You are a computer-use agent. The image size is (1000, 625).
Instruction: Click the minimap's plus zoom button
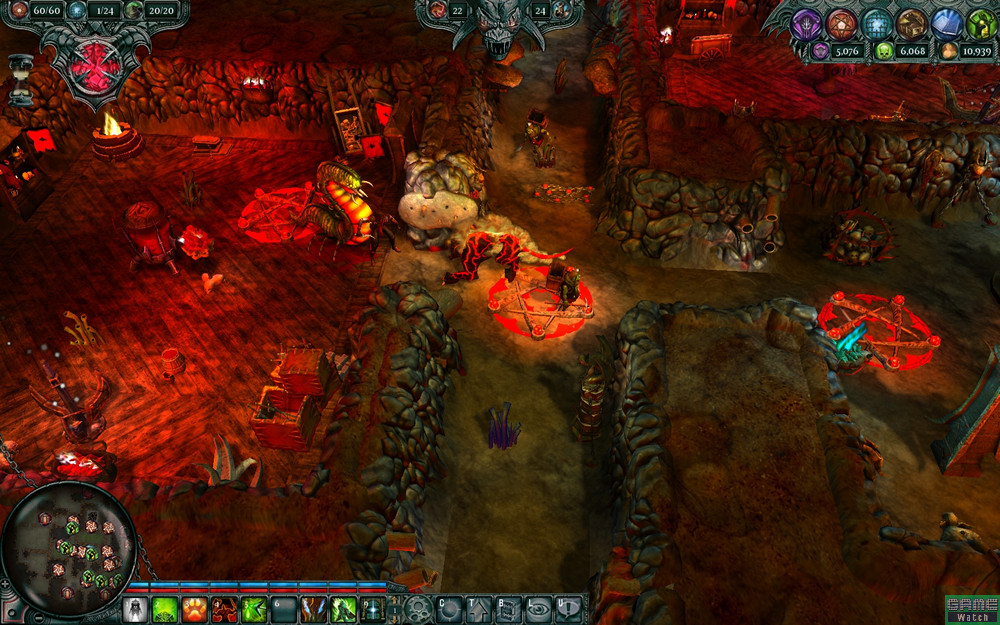[x=7, y=583]
